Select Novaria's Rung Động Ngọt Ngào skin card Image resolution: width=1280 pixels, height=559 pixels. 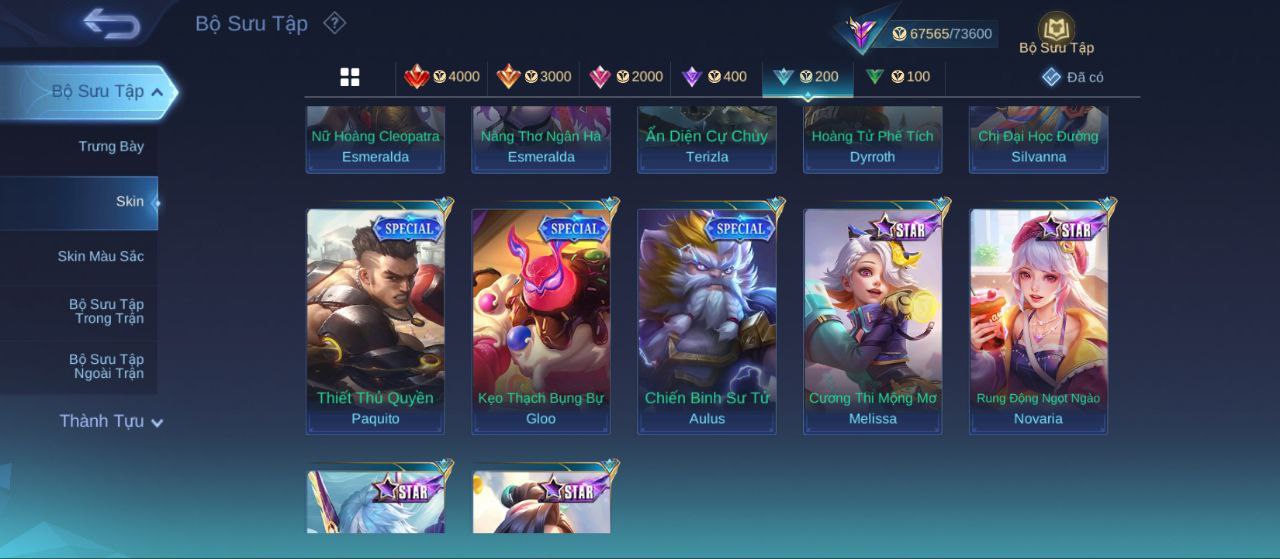point(1038,320)
